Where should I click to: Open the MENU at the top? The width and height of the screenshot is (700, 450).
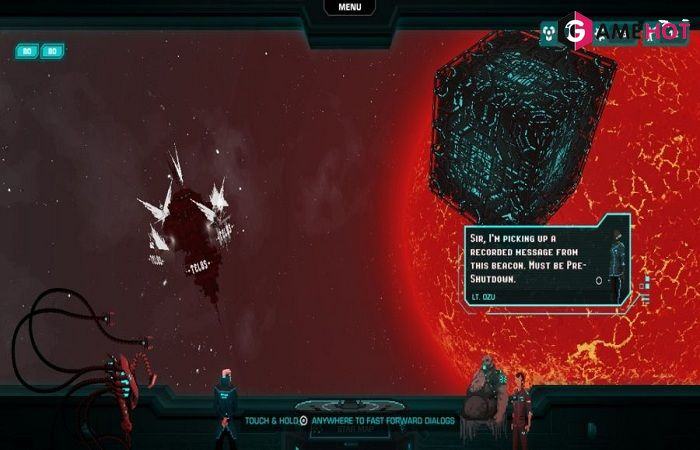(349, 7)
